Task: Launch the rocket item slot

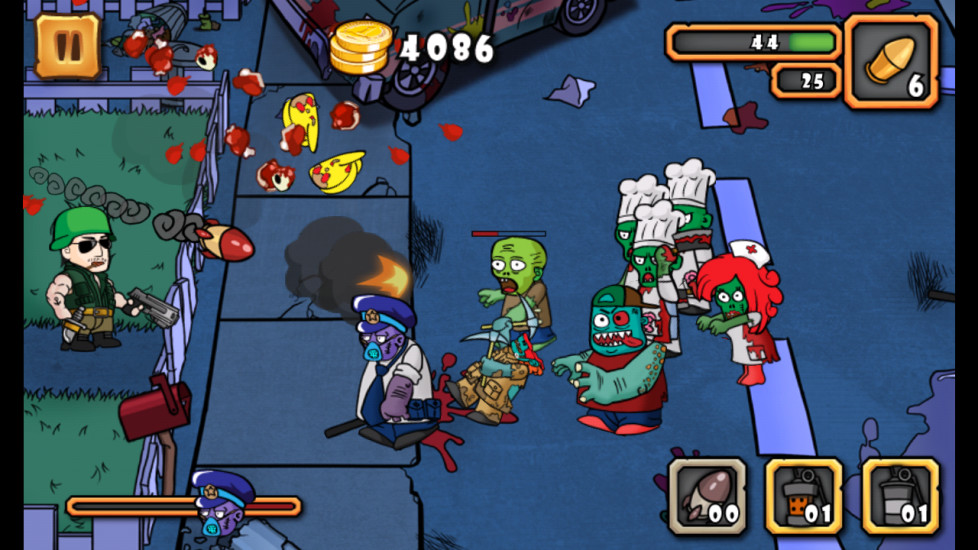Action: pyautogui.click(x=707, y=497)
